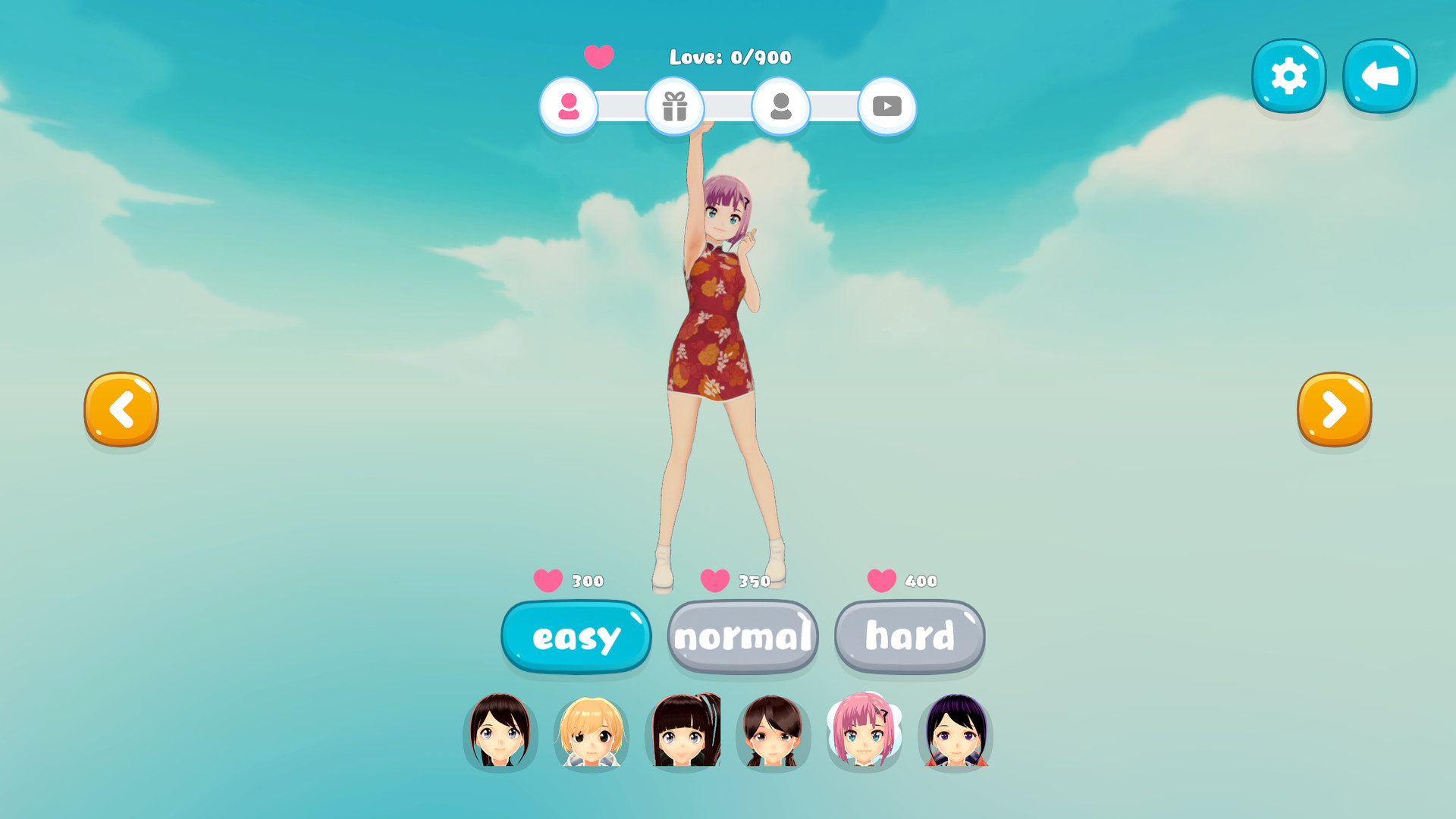The height and width of the screenshot is (819, 1456).
Task: Click the pink profile milestone icon
Action: (x=569, y=107)
